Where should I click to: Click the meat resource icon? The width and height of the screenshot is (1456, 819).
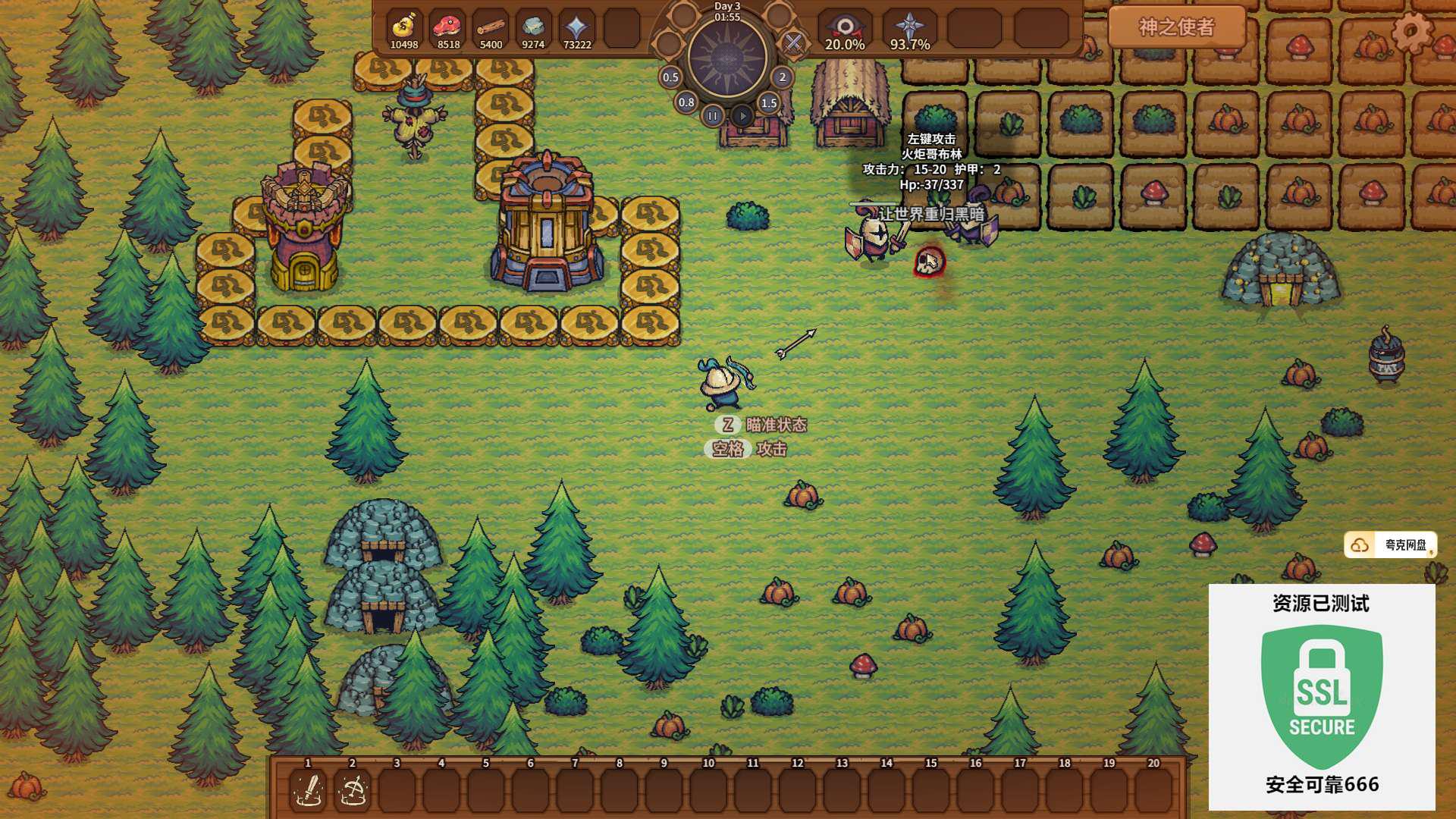click(x=448, y=27)
